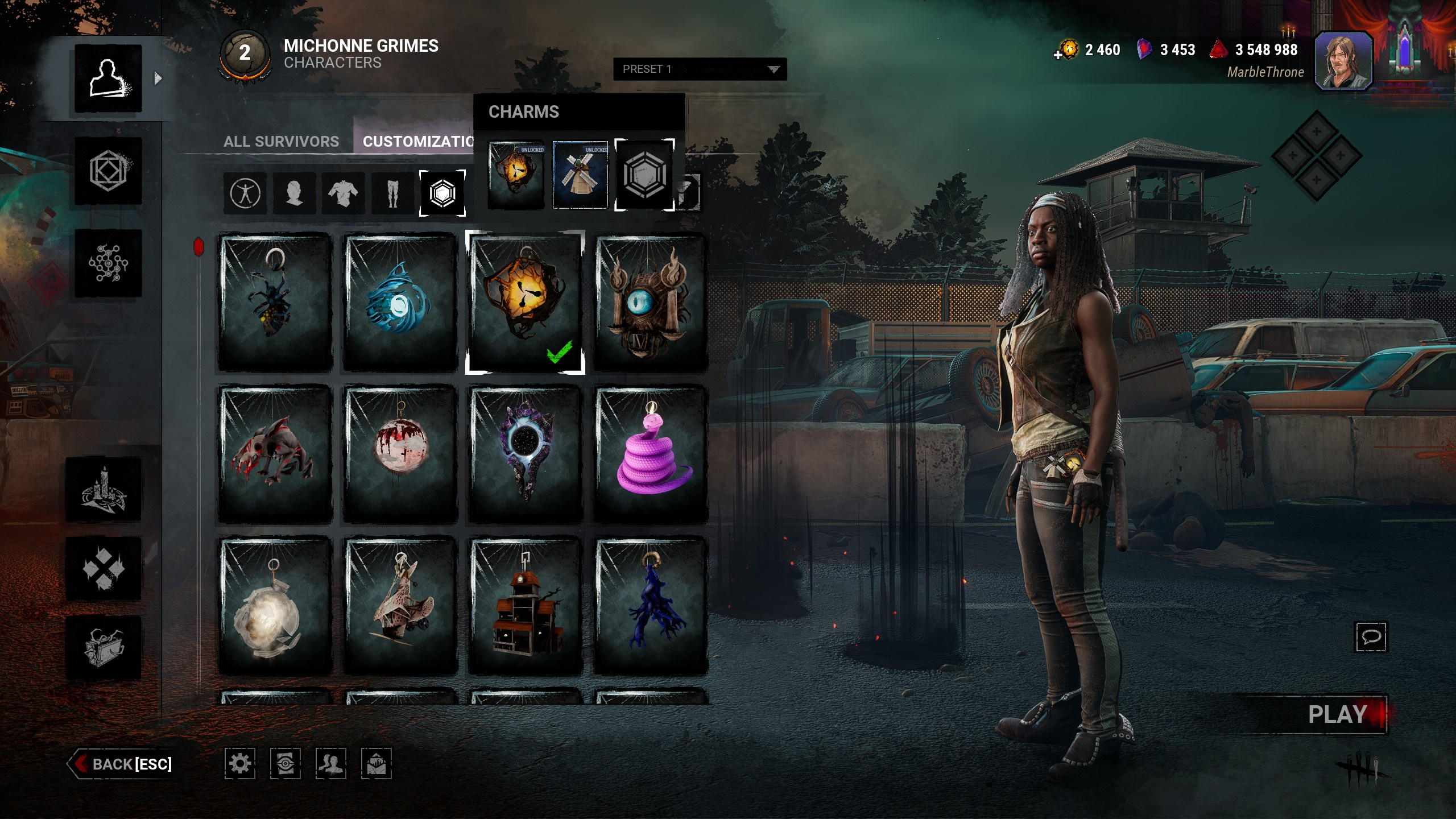Open the head customization category
Viewport: 1456px width, 819px height.
click(x=294, y=193)
